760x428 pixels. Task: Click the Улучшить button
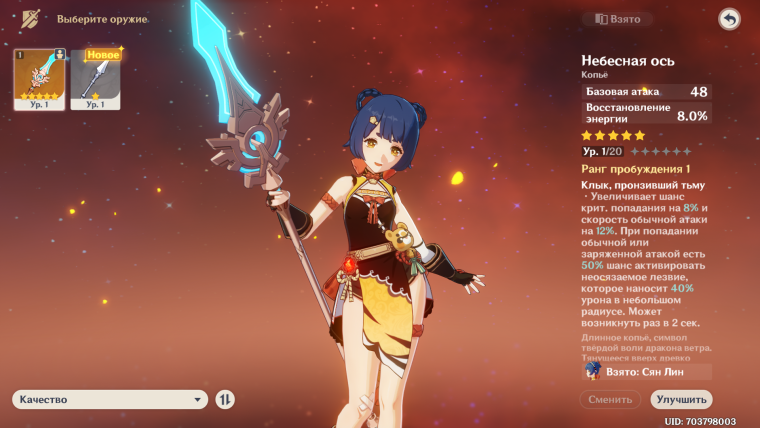(681, 399)
